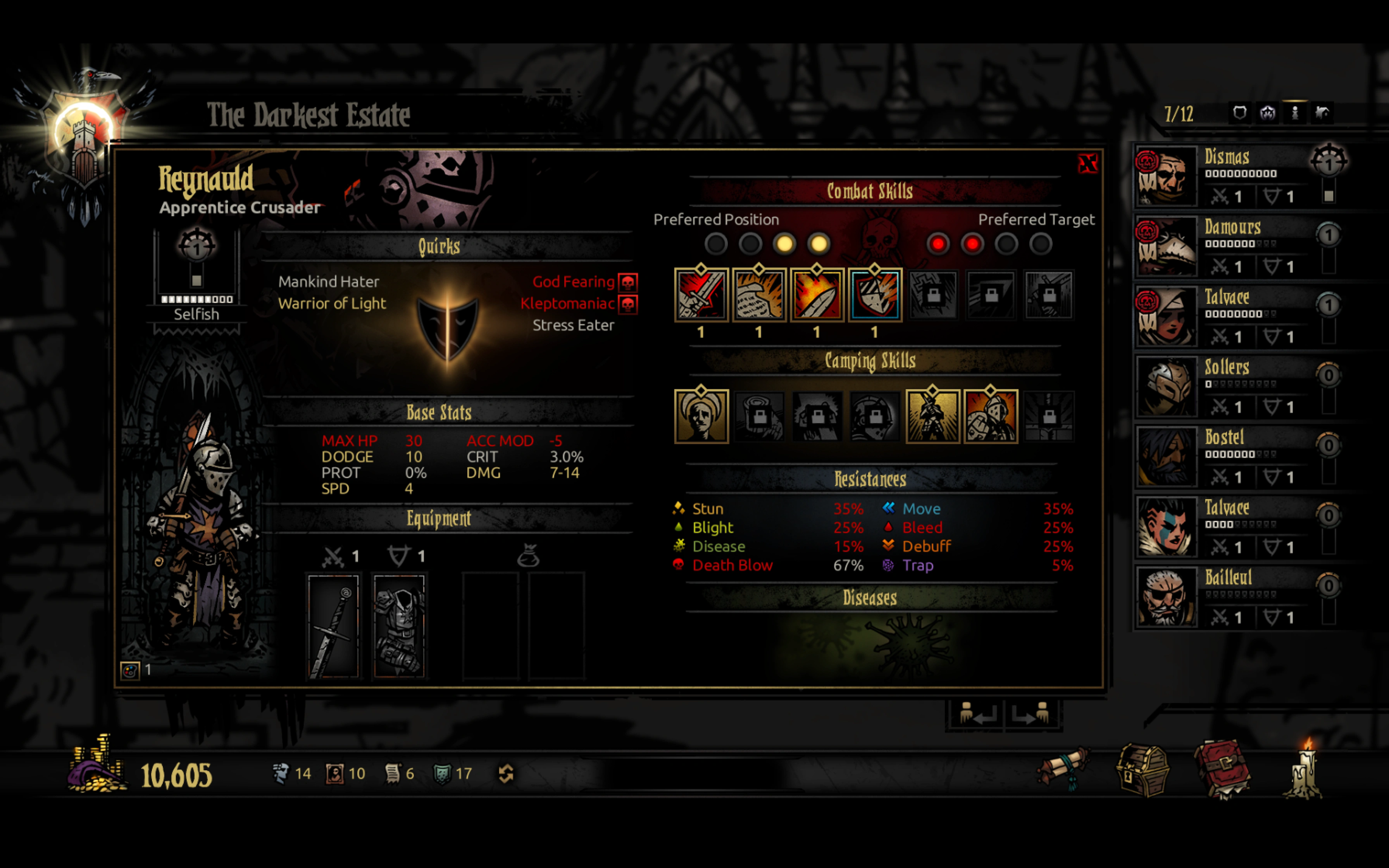This screenshot has width=1389, height=868.
Task: Select the Smite sword combat skill
Action: tap(701, 295)
